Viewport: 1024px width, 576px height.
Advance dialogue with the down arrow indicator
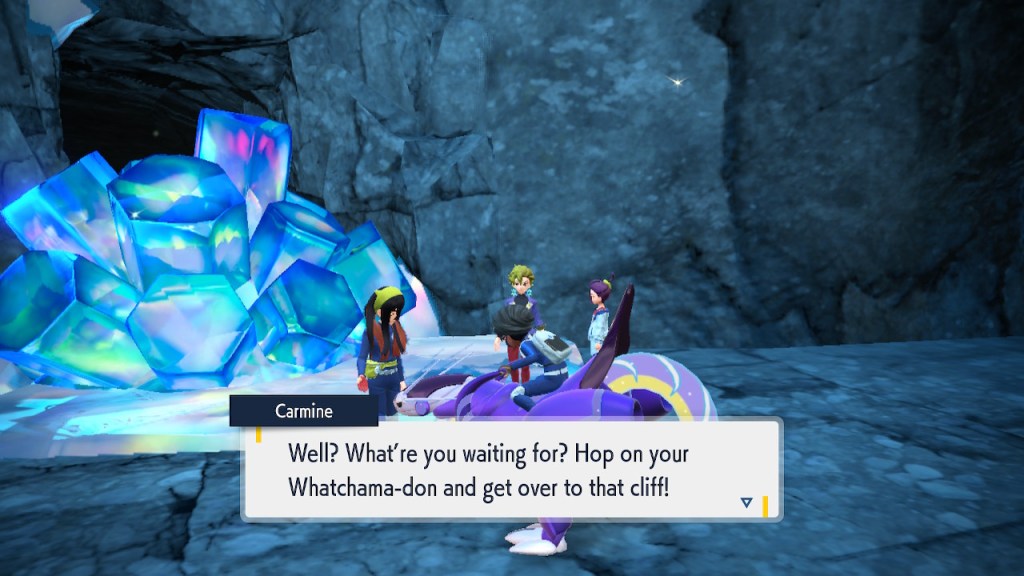coord(746,502)
